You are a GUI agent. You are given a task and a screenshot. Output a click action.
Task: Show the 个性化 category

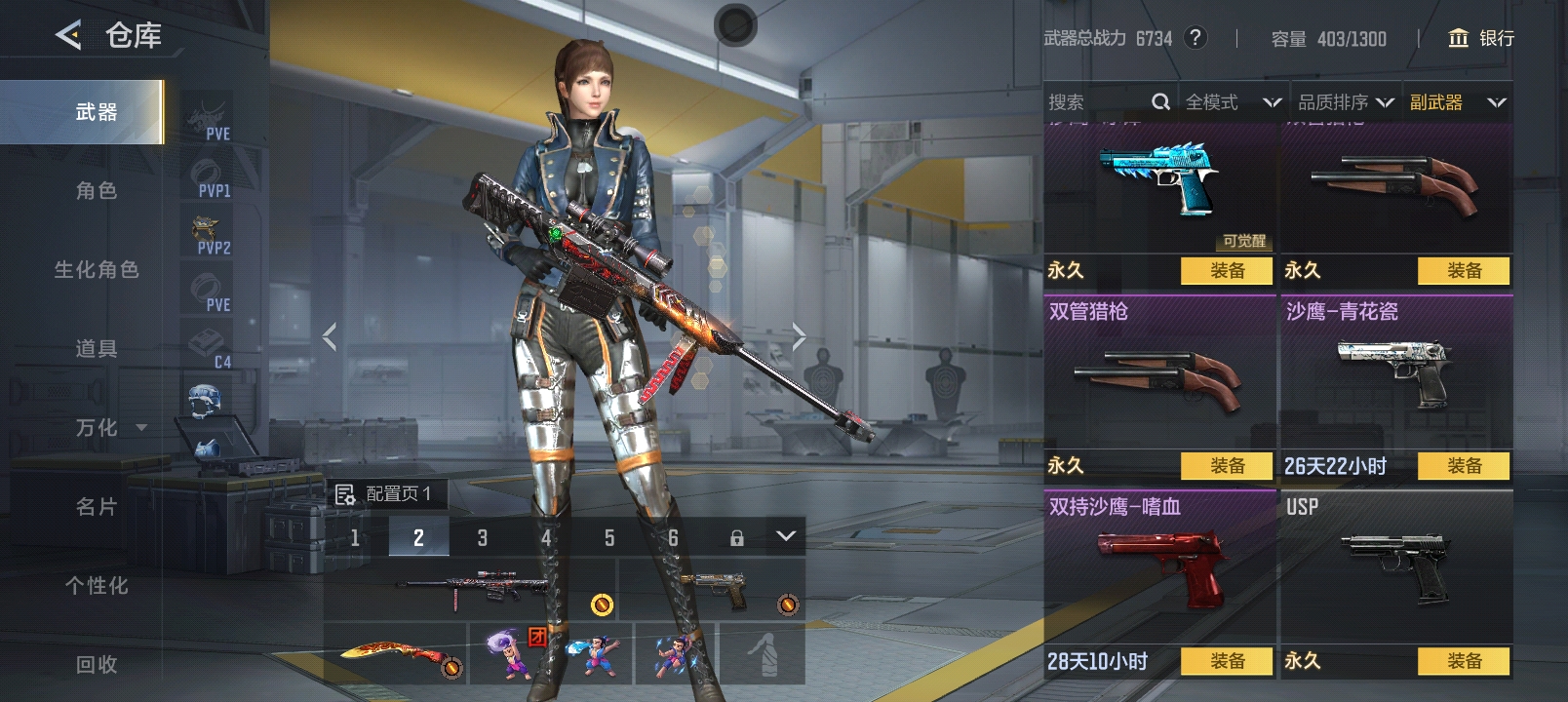point(96,586)
